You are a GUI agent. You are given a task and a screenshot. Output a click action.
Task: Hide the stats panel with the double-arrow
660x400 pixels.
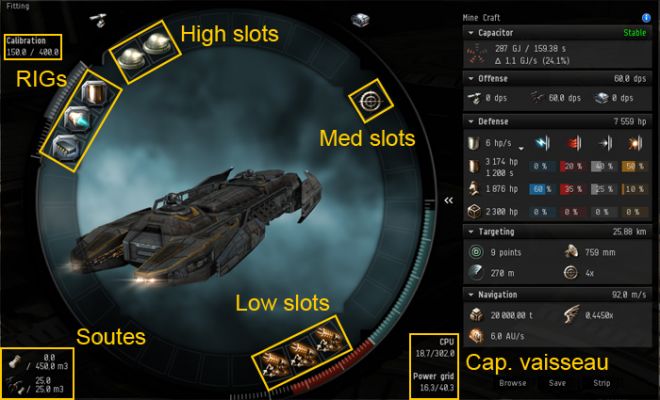click(449, 200)
